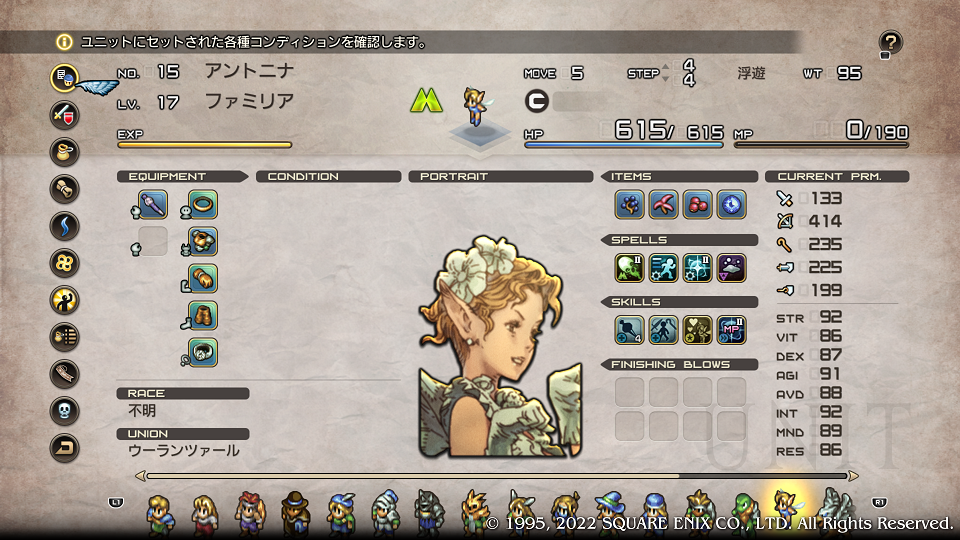The width and height of the screenshot is (960, 540).
Task: View the green skull poison spell
Action: click(629, 268)
